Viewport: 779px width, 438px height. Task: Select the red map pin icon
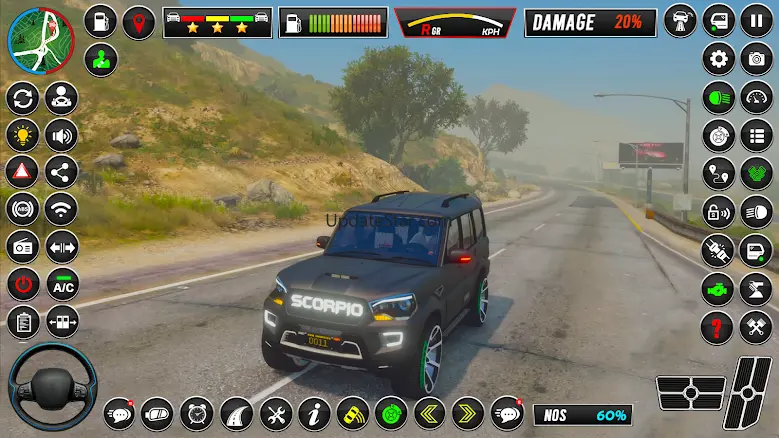point(139,21)
